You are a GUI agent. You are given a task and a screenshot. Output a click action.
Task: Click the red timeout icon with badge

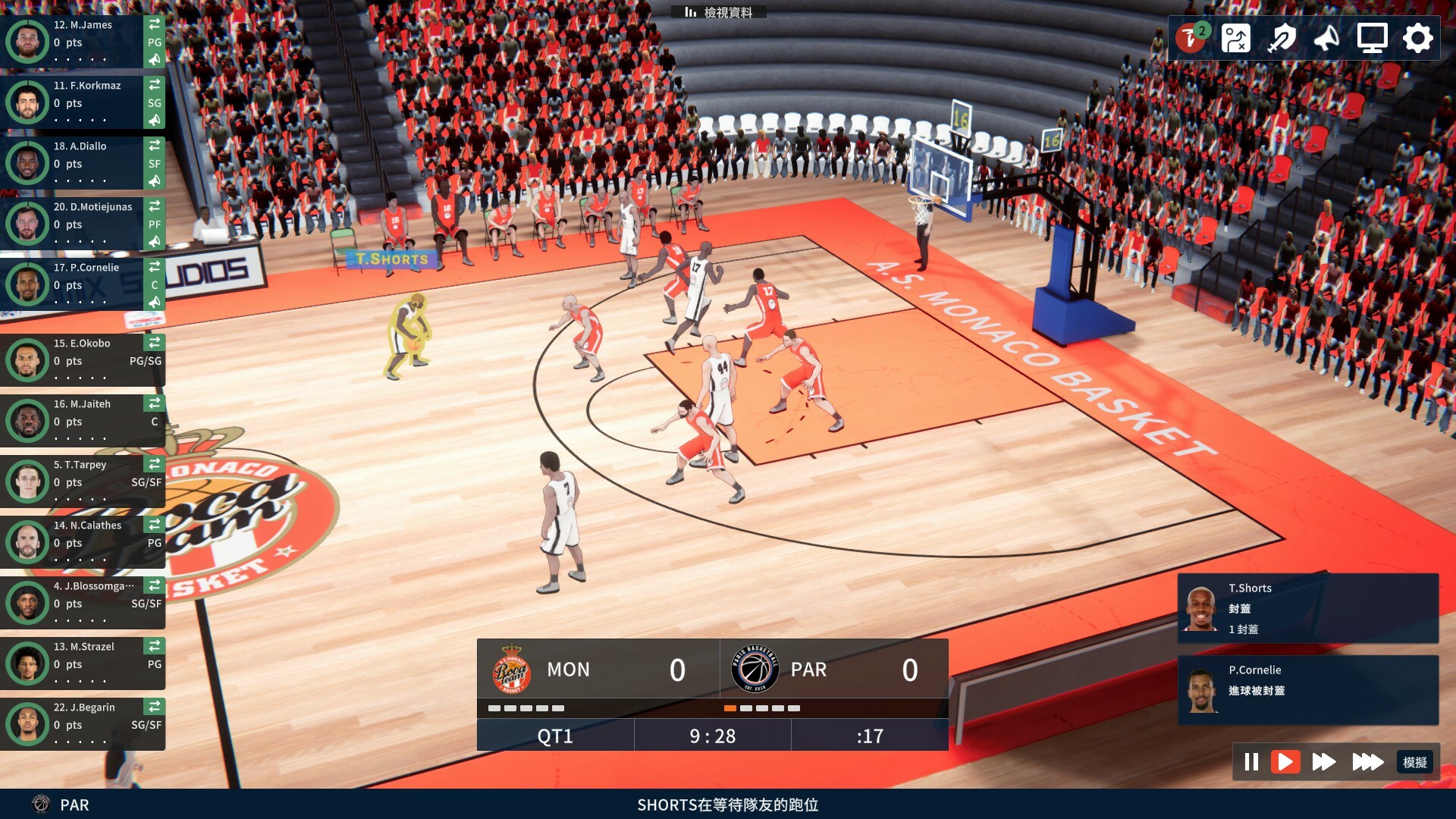1191,38
